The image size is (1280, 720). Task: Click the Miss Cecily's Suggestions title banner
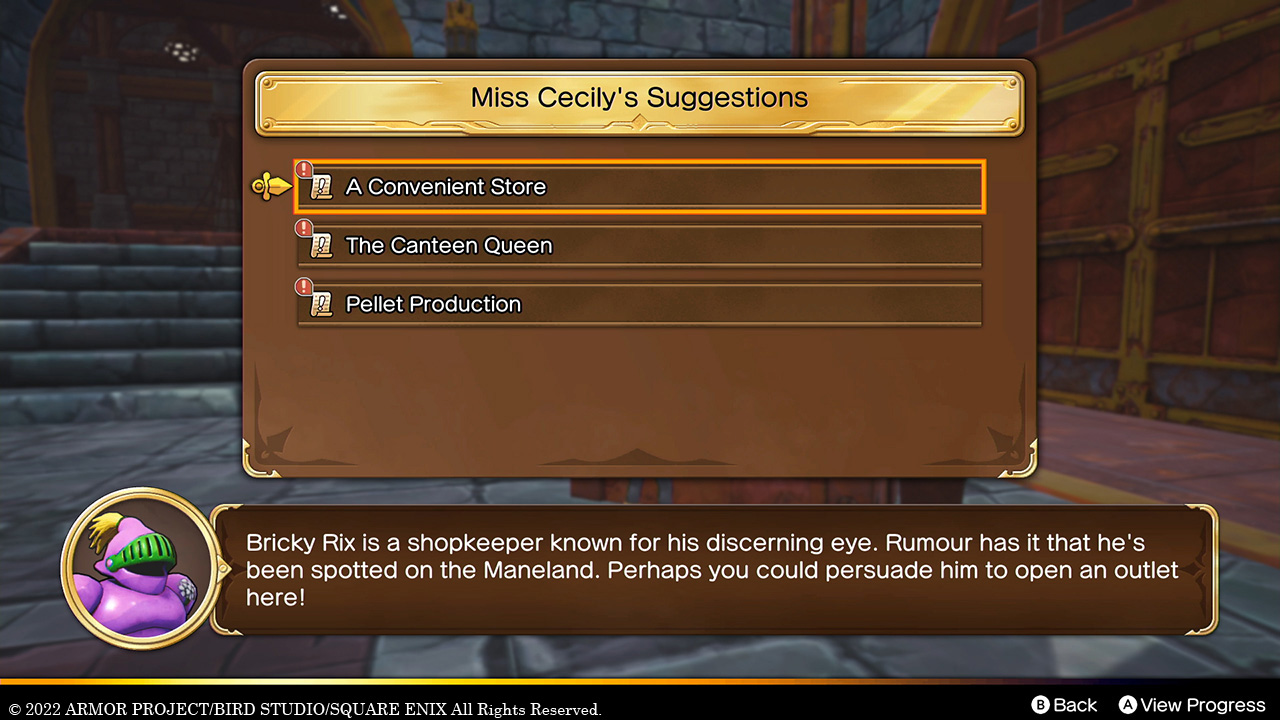tap(639, 98)
